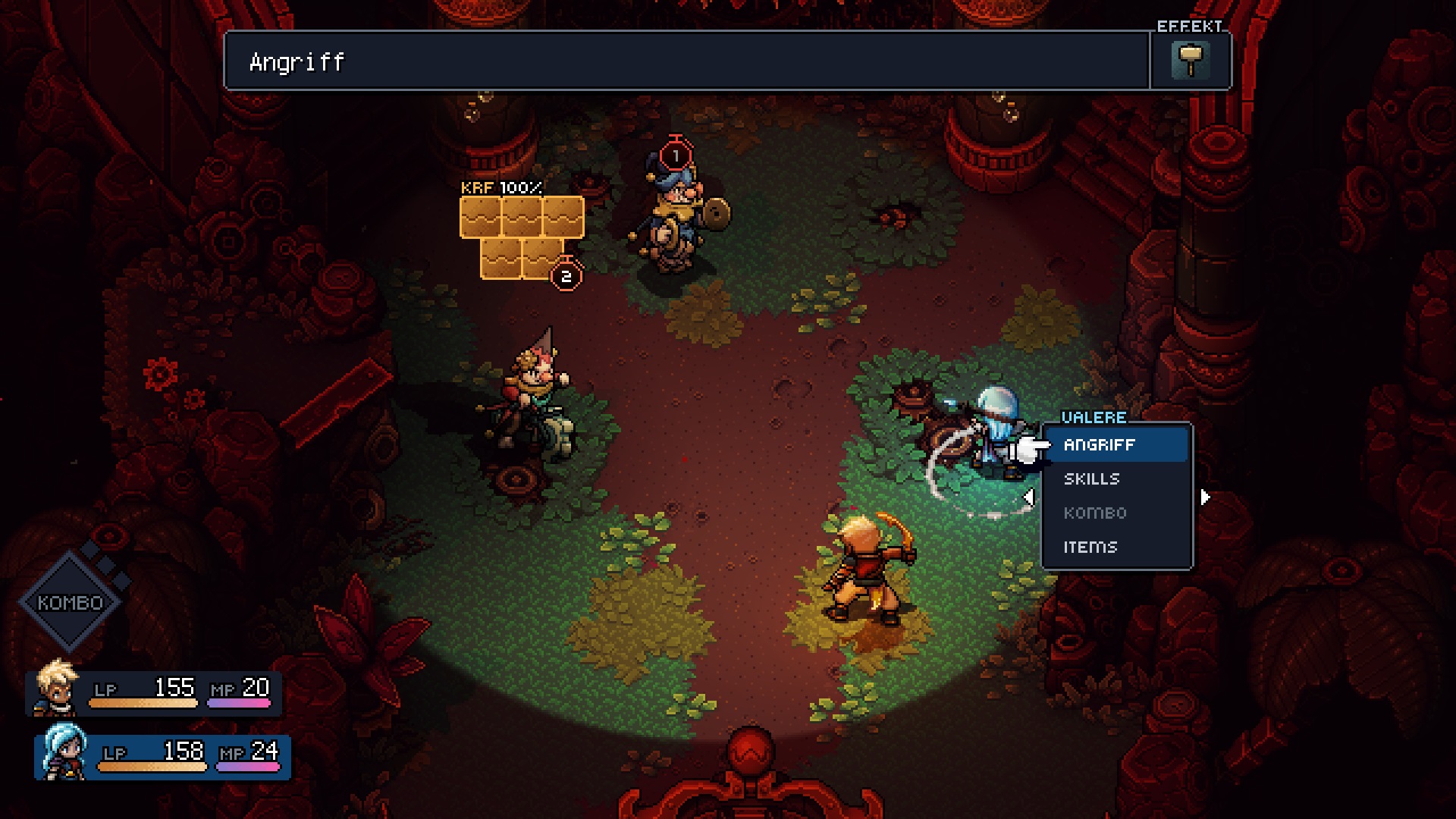Select Valere's blue-haired party portrait
The height and width of the screenshot is (819, 1456).
pos(64,752)
